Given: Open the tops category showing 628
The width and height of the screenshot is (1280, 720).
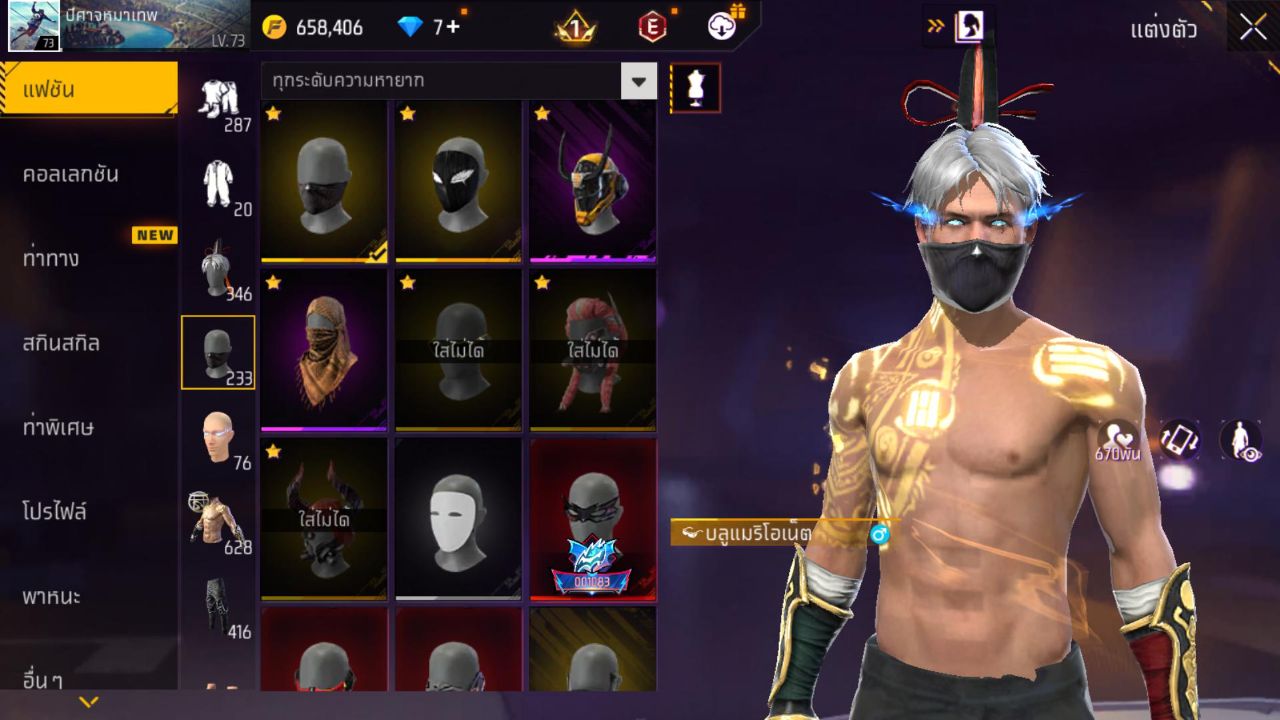Looking at the screenshot, I should coord(218,522).
